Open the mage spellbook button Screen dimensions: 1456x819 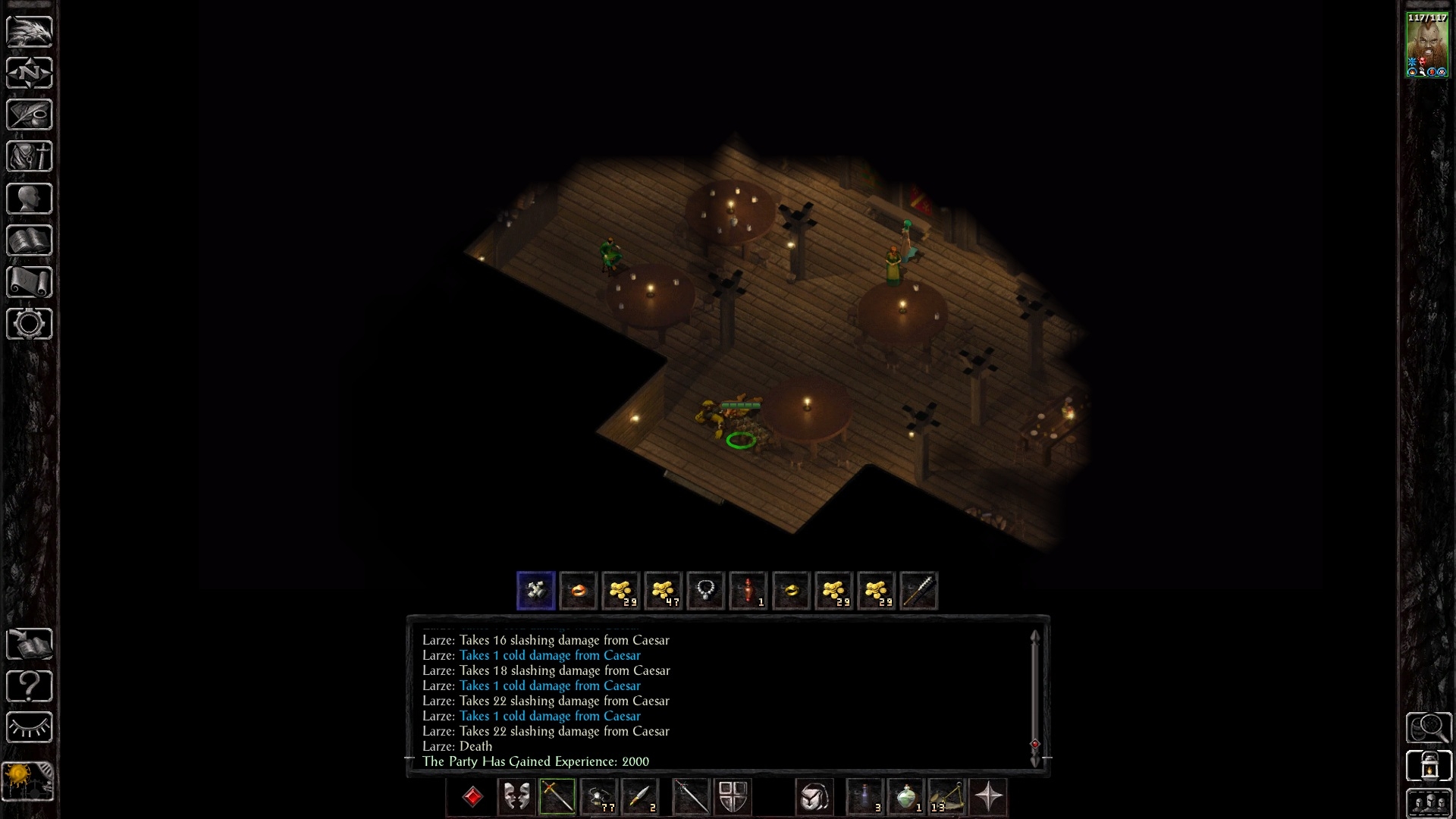click(x=30, y=240)
